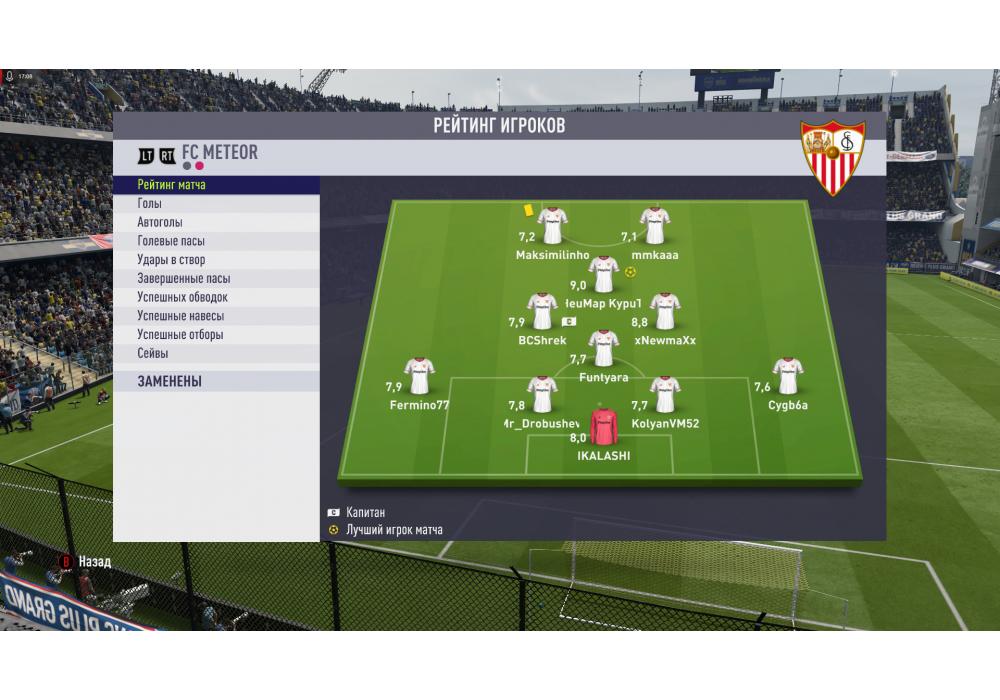Pick player xNewmaXx's shirt

point(664,311)
